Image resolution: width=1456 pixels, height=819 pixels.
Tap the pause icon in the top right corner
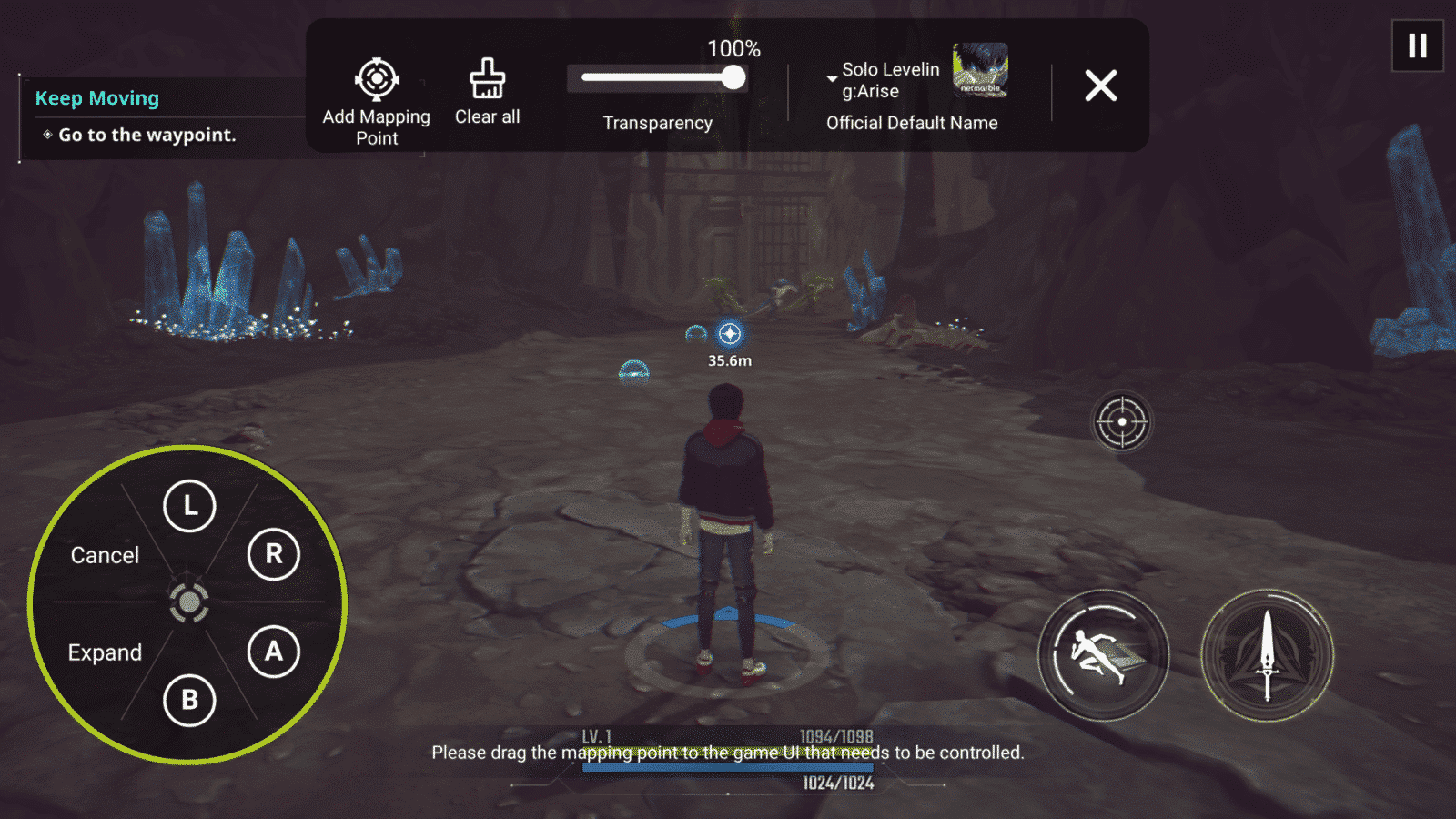click(x=1416, y=47)
